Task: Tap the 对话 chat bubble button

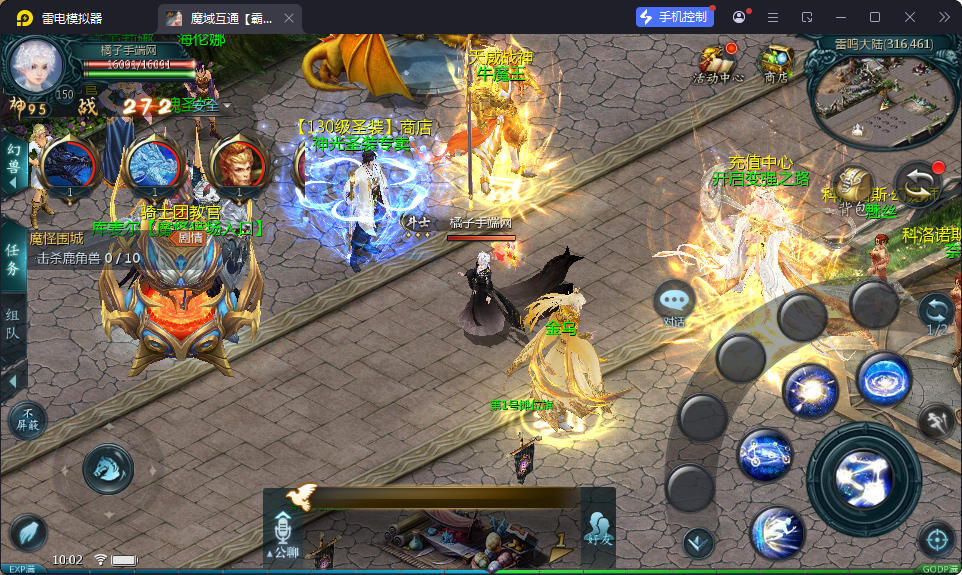Action: (x=675, y=301)
